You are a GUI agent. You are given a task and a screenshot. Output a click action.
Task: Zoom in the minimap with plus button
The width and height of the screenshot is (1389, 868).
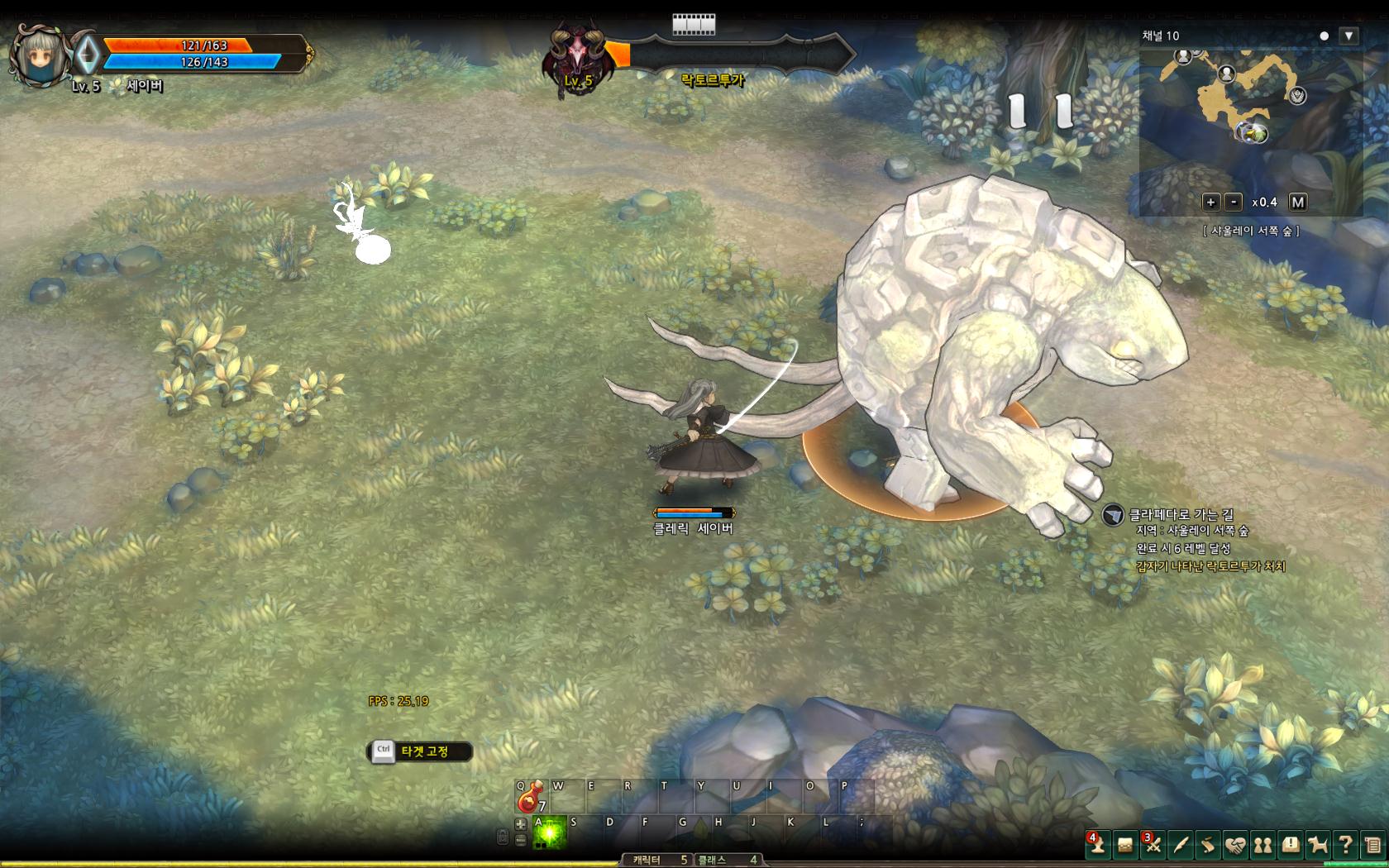click(1210, 202)
